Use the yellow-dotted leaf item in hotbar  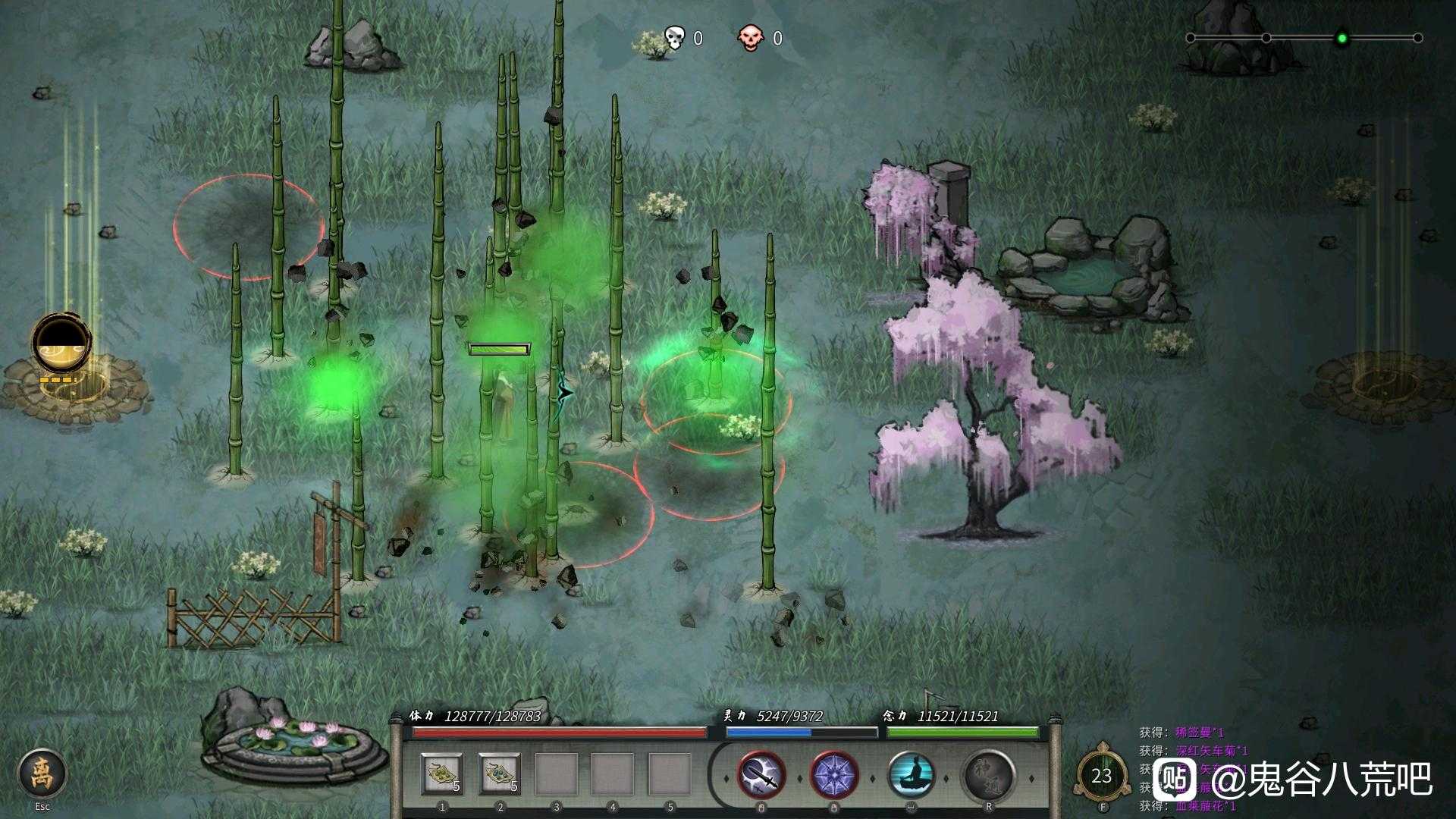click(442, 774)
